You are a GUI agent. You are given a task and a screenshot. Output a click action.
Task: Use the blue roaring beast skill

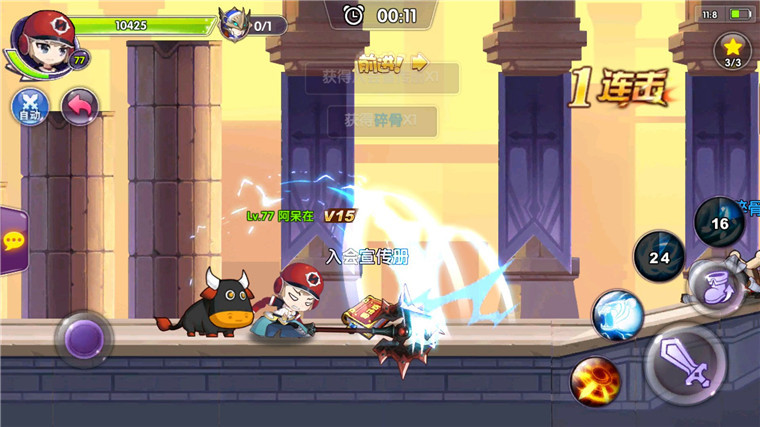[617, 314]
